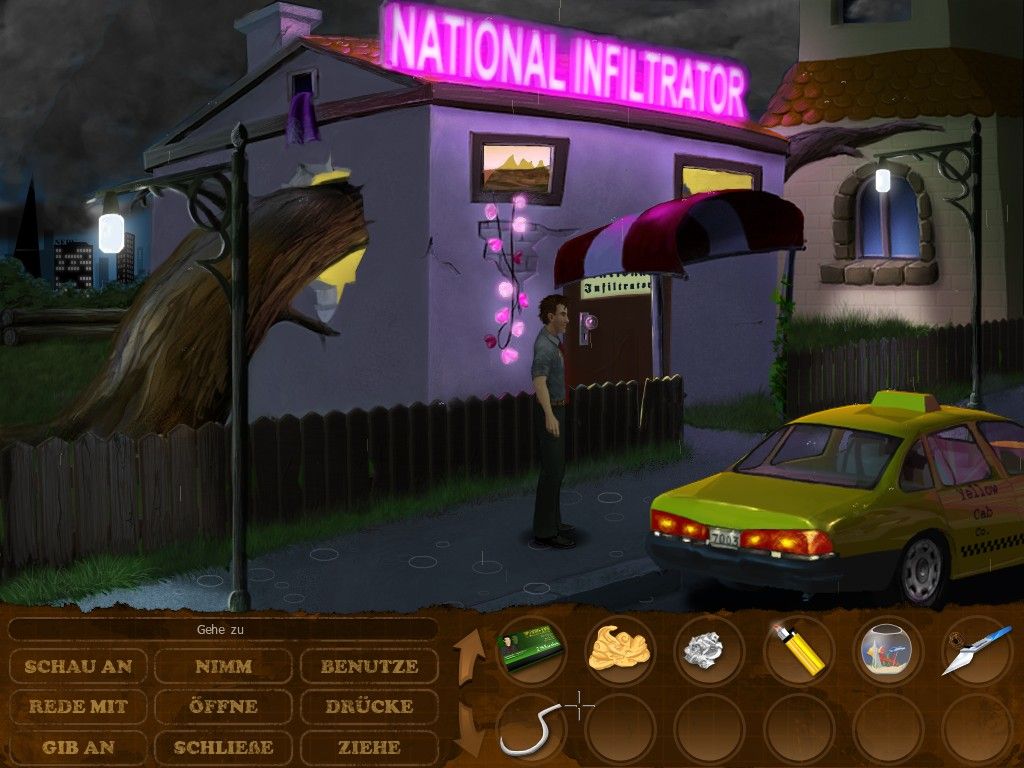This screenshot has height=768, width=1024.
Task: Select the GIB AN verb
Action: pyautogui.click(x=79, y=747)
